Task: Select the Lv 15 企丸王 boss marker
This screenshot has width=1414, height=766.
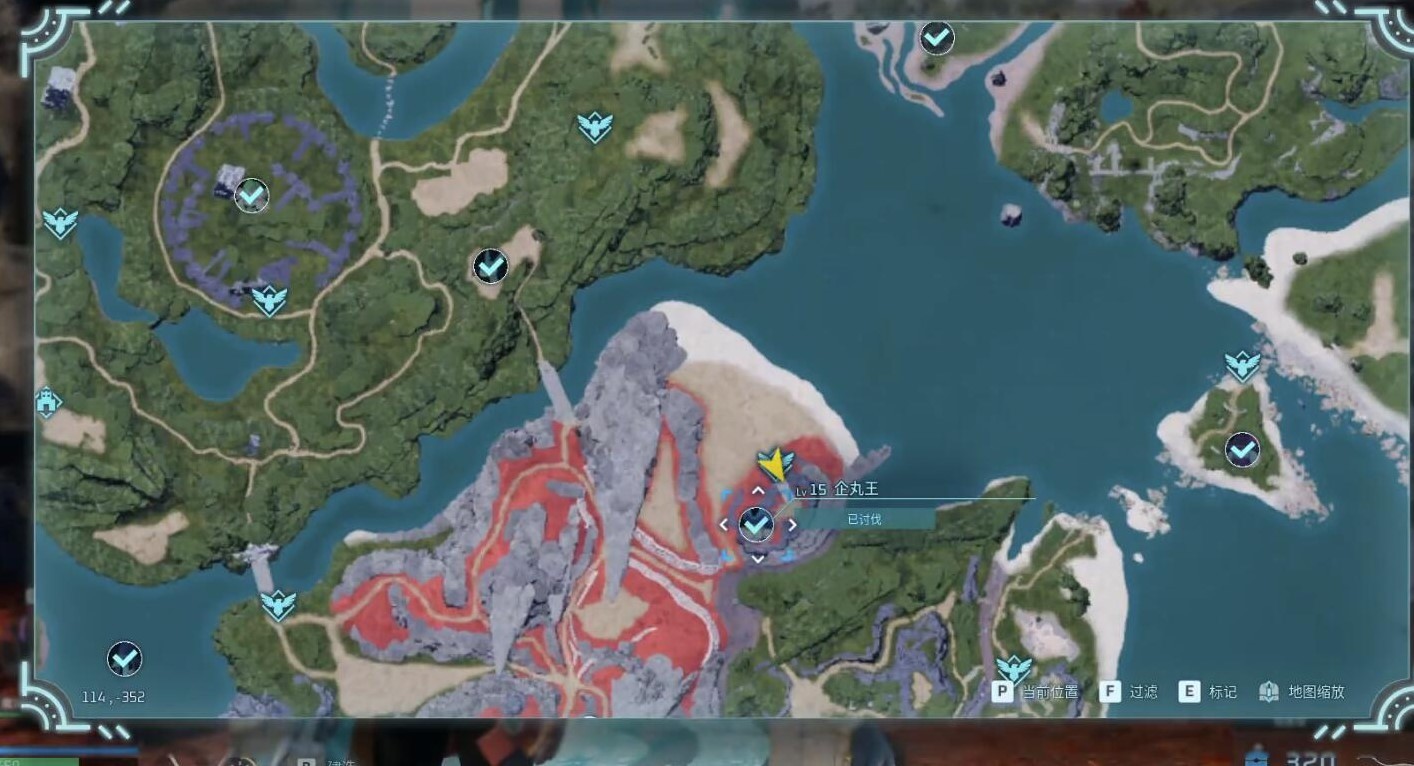Action: coord(756,523)
